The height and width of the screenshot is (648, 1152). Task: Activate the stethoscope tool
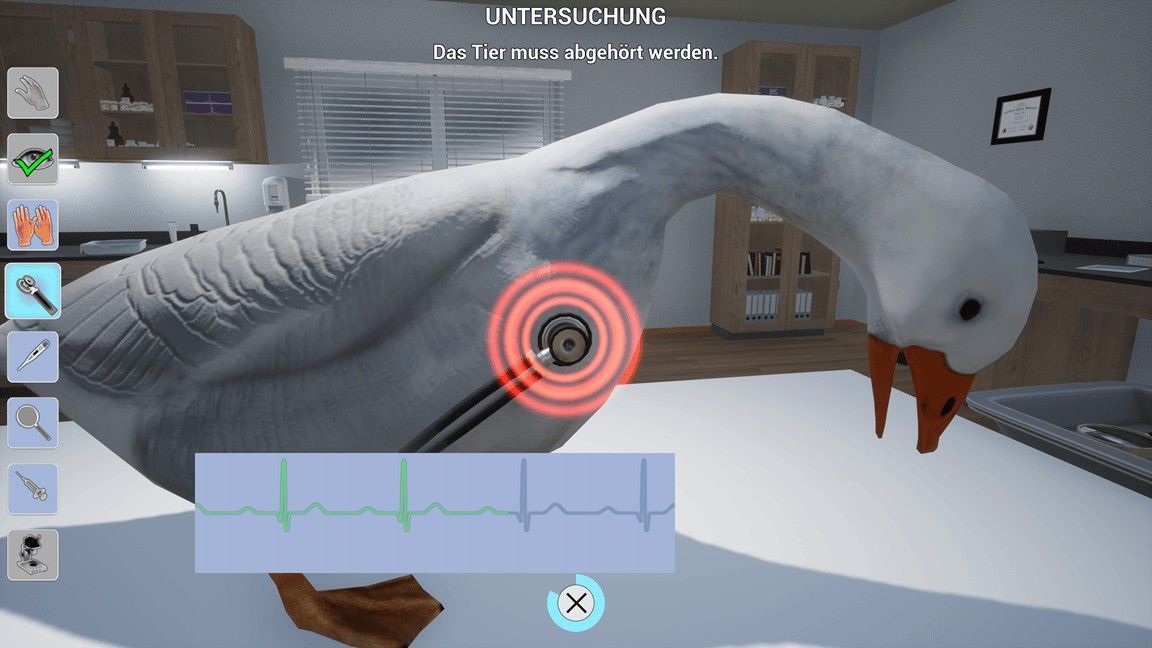click(33, 291)
